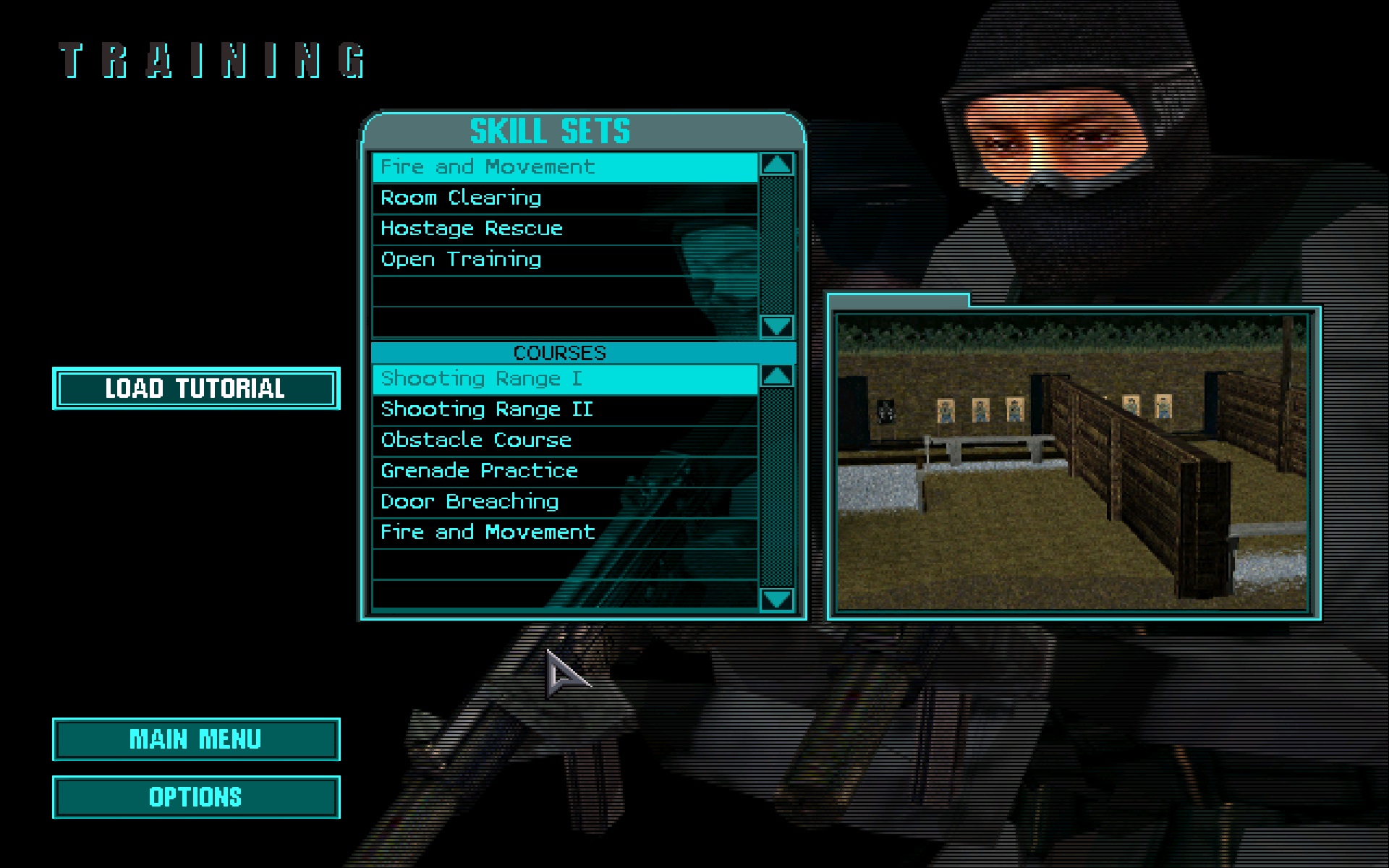Select the Grenade Practice course

pyautogui.click(x=557, y=470)
